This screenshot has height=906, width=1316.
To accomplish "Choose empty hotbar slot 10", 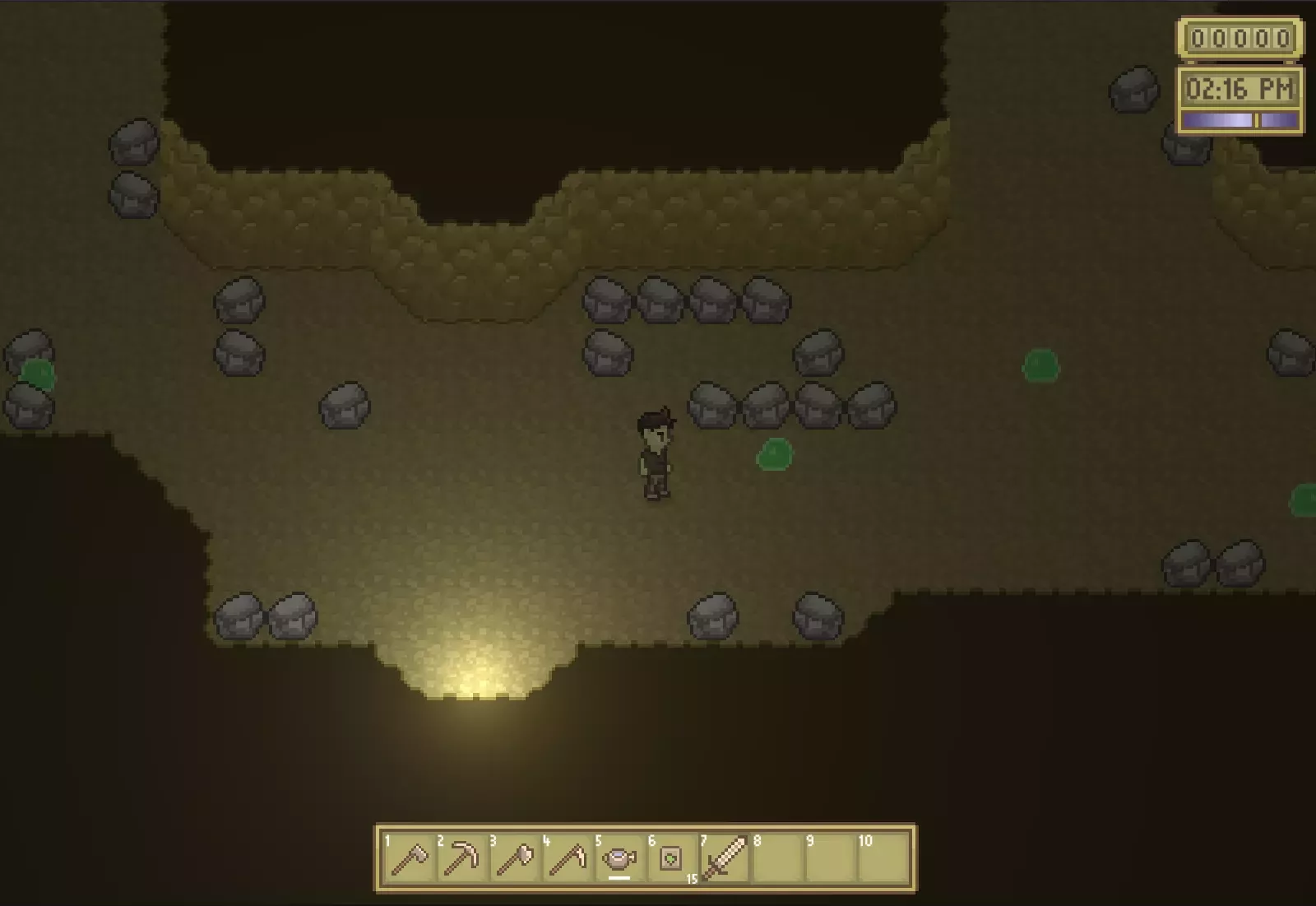I will 882,859.
